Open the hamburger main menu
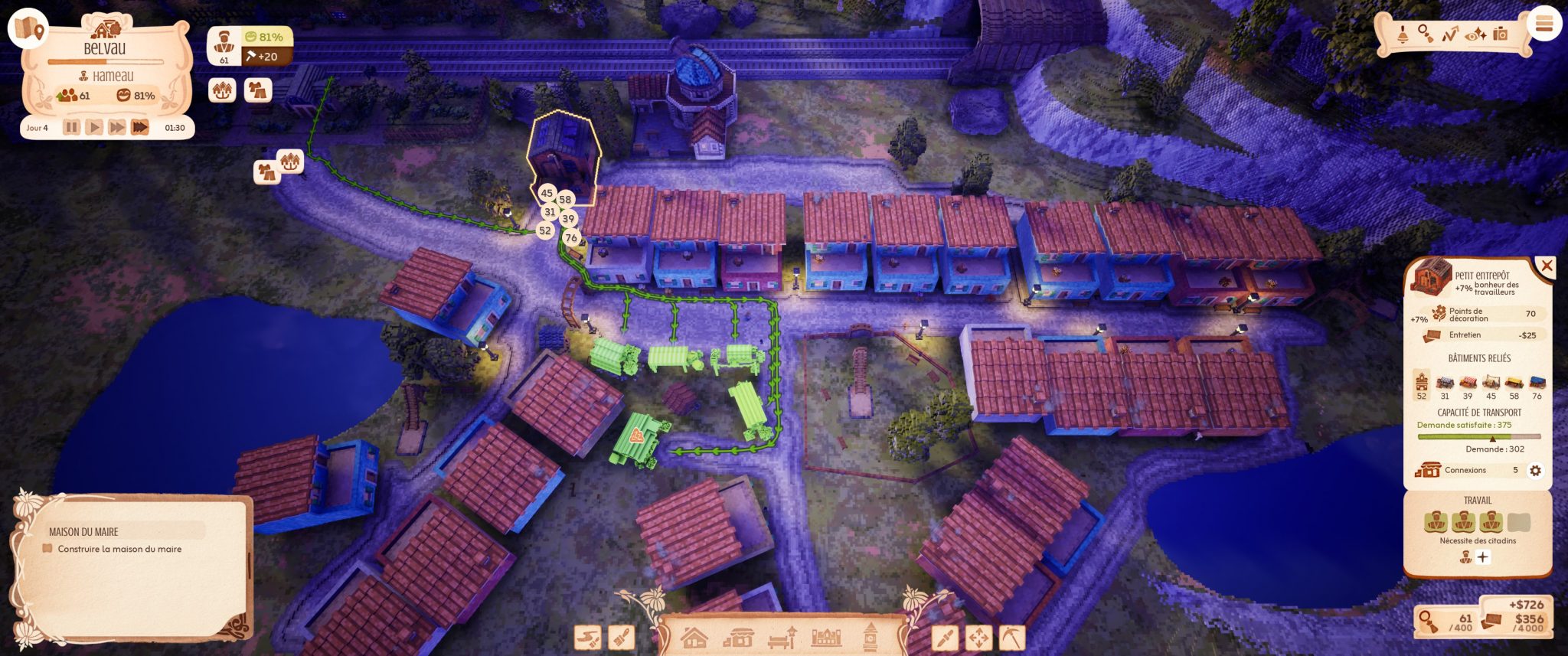1568x656 pixels. tap(1543, 24)
